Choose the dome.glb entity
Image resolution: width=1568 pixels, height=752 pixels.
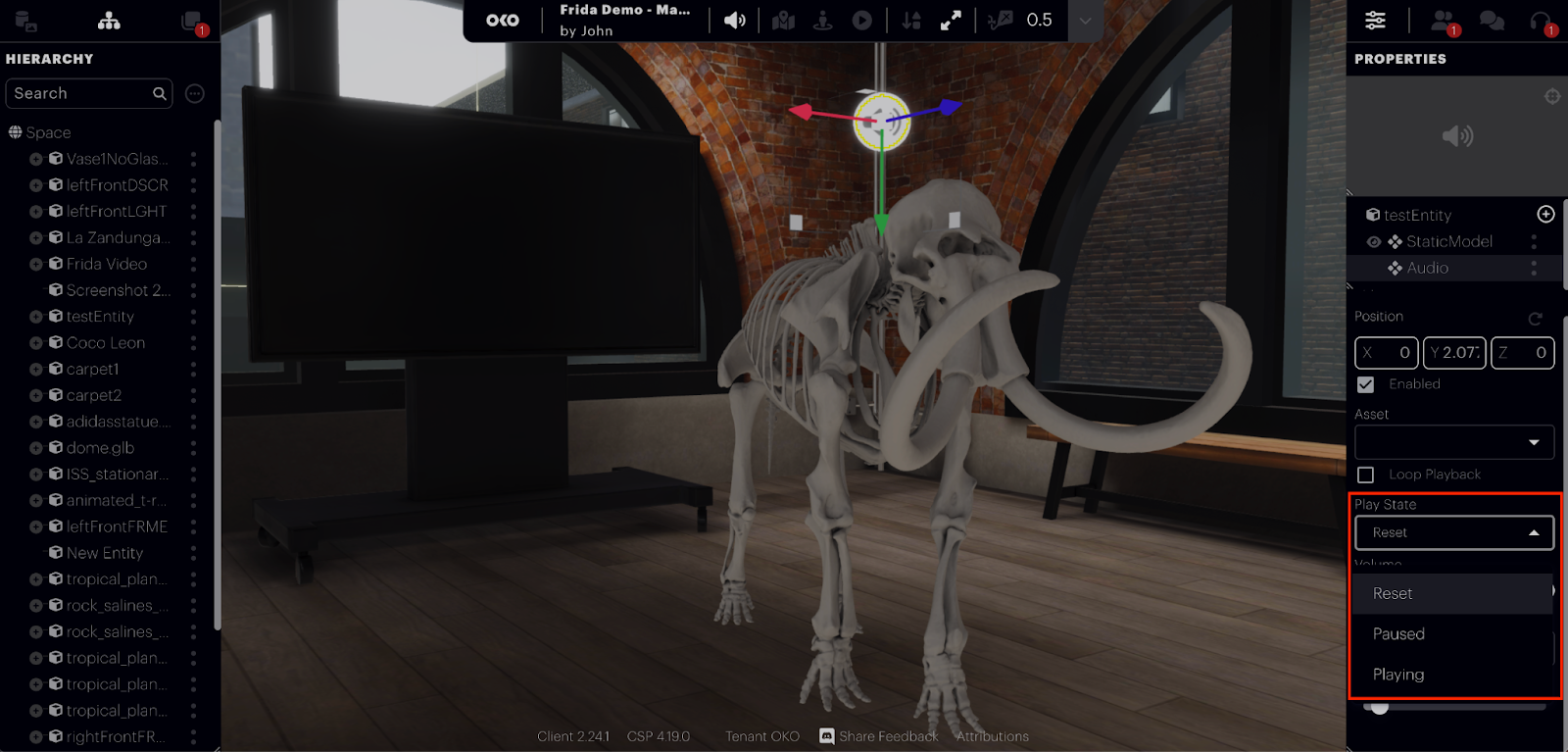(x=100, y=448)
